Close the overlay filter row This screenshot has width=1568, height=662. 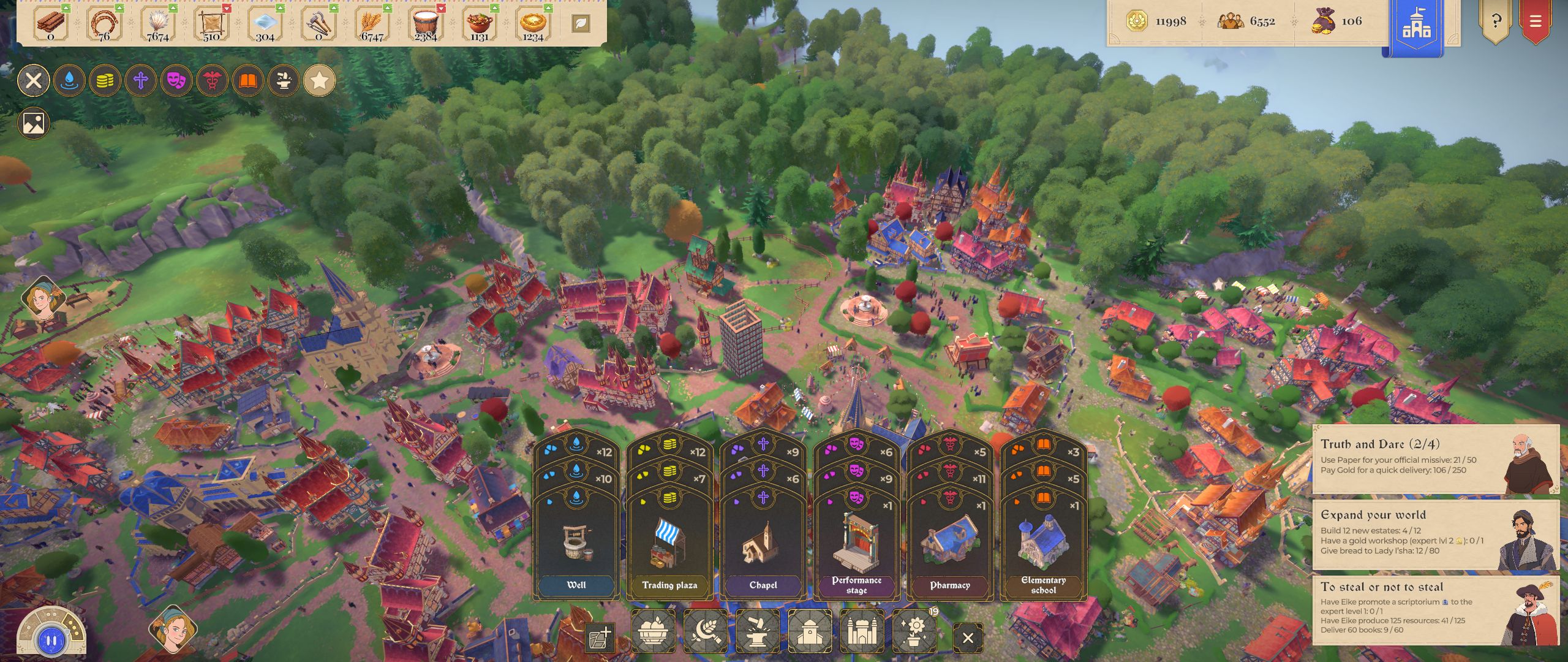(34, 80)
